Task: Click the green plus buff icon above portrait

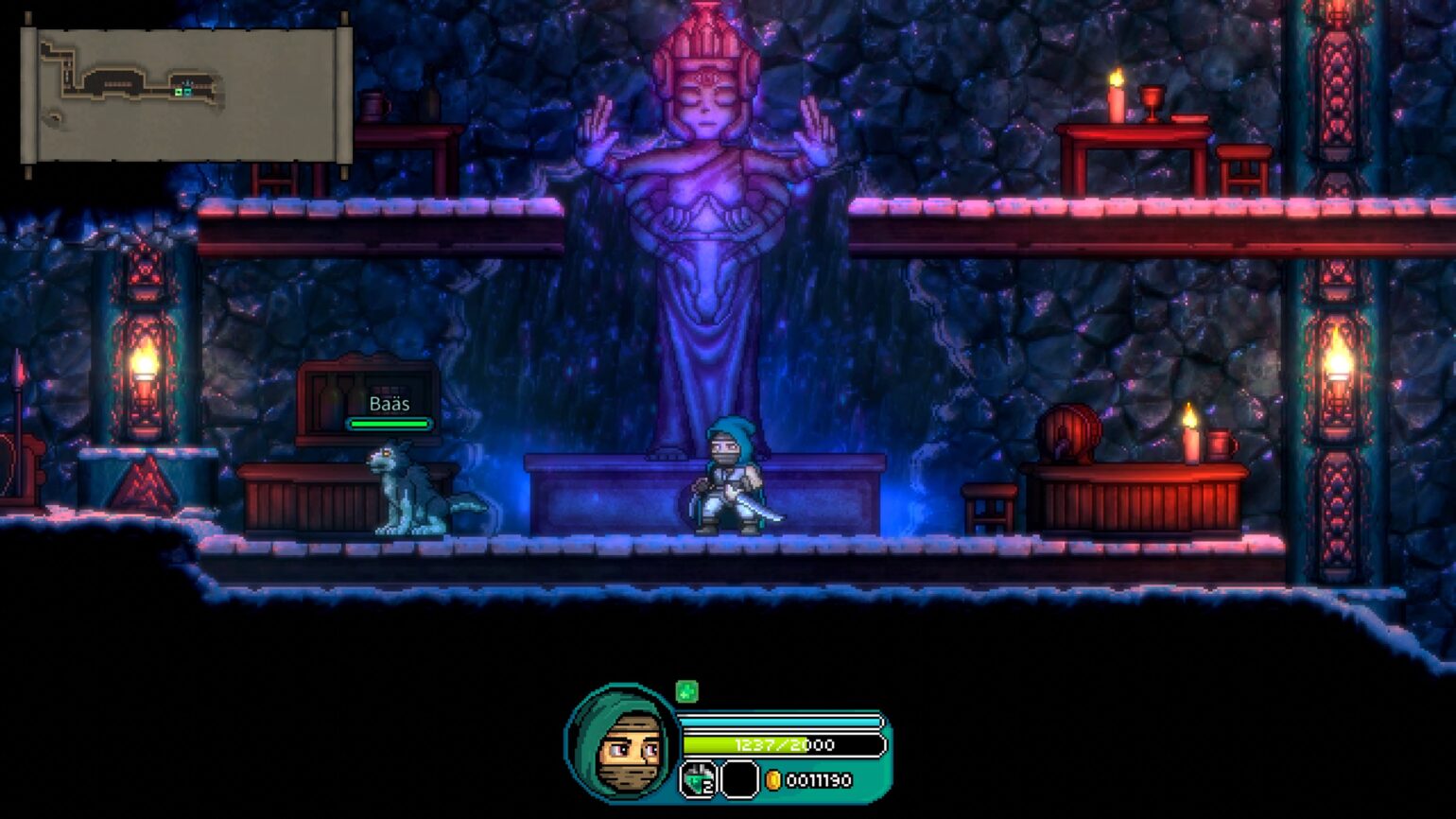Action: (689, 689)
